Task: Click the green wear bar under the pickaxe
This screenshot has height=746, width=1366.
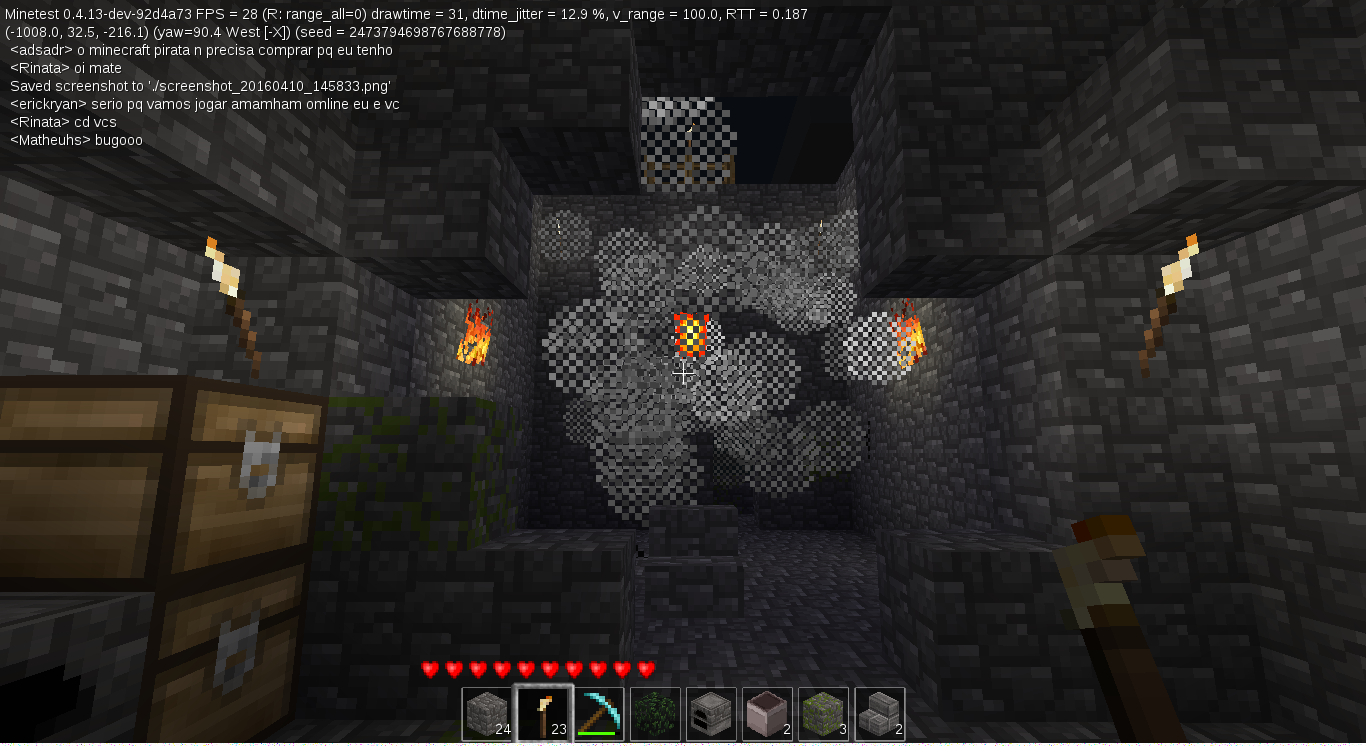Action: pyautogui.click(x=599, y=733)
